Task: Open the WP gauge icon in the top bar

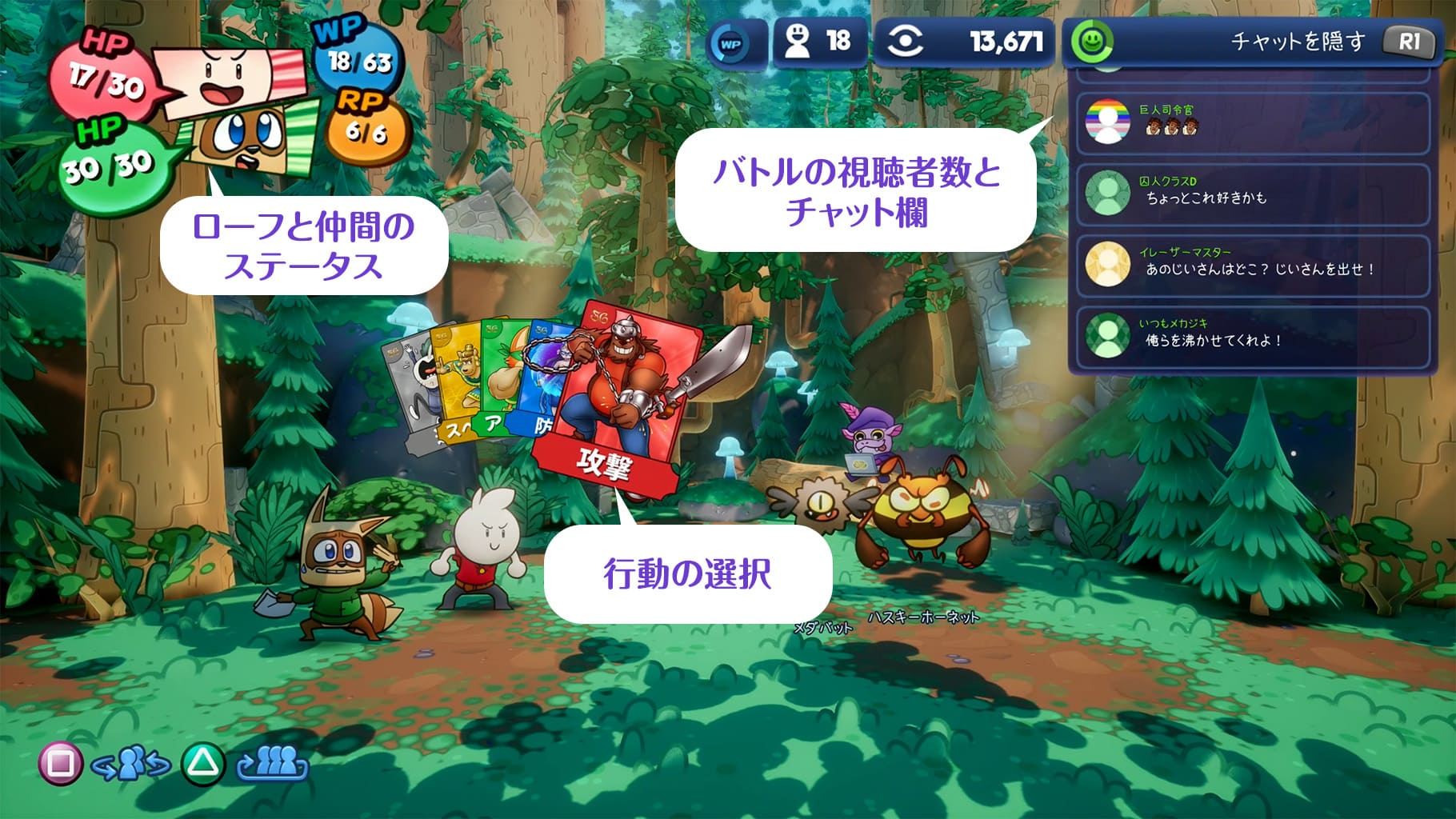Action: pos(730,46)
